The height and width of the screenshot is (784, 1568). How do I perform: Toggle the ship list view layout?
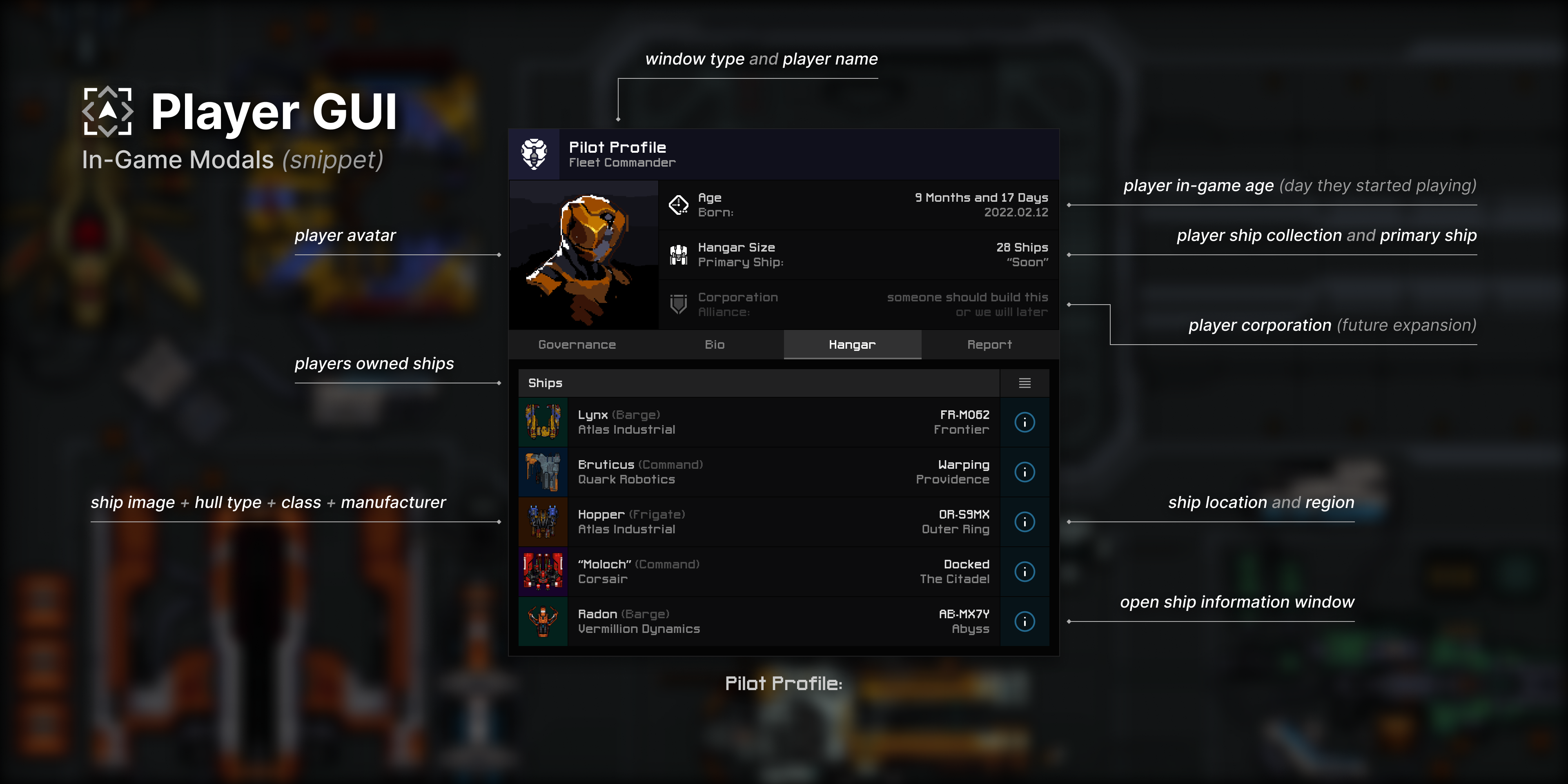1025,383
